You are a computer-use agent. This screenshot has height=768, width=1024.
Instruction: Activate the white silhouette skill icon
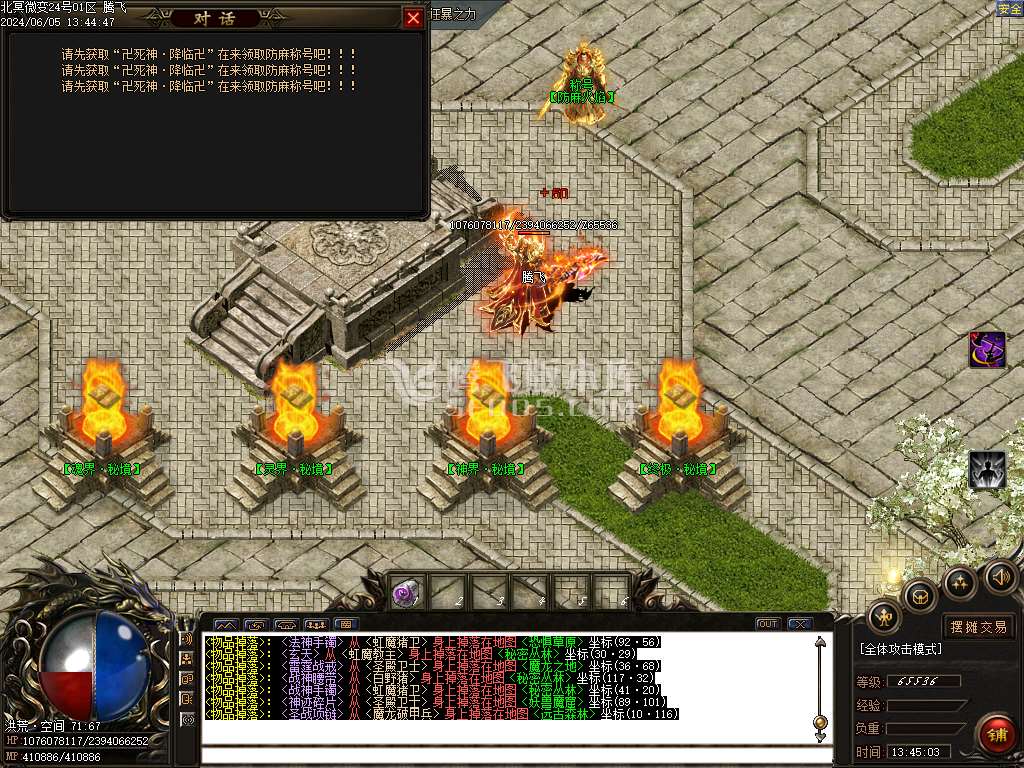[987, 470]
